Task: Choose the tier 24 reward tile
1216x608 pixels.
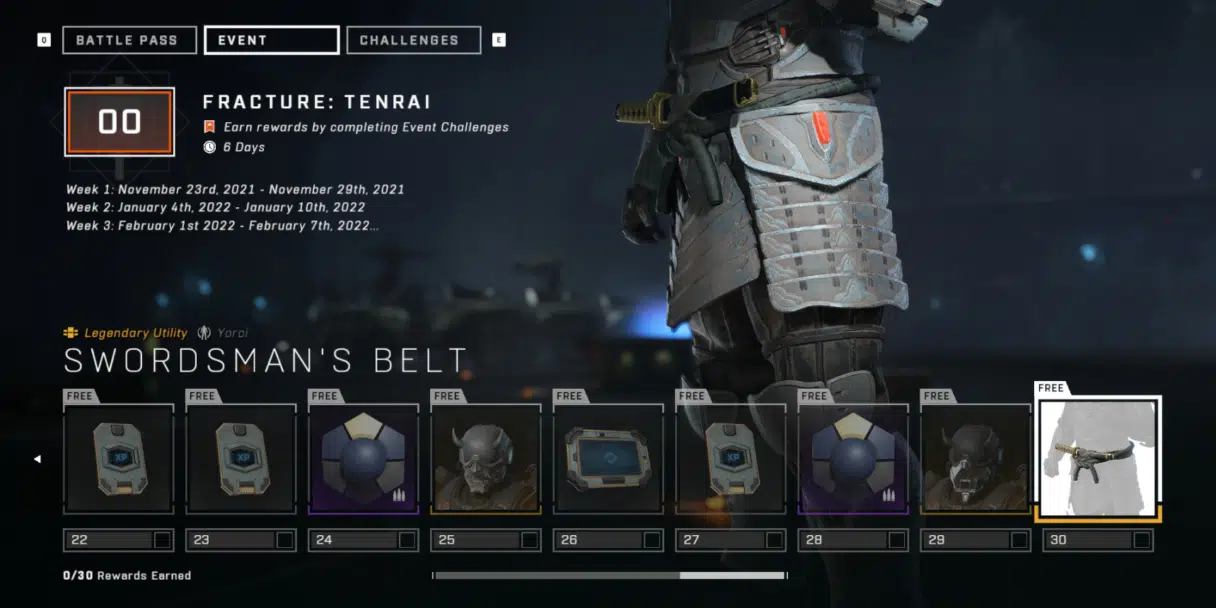Action: [x=363, y=459]
